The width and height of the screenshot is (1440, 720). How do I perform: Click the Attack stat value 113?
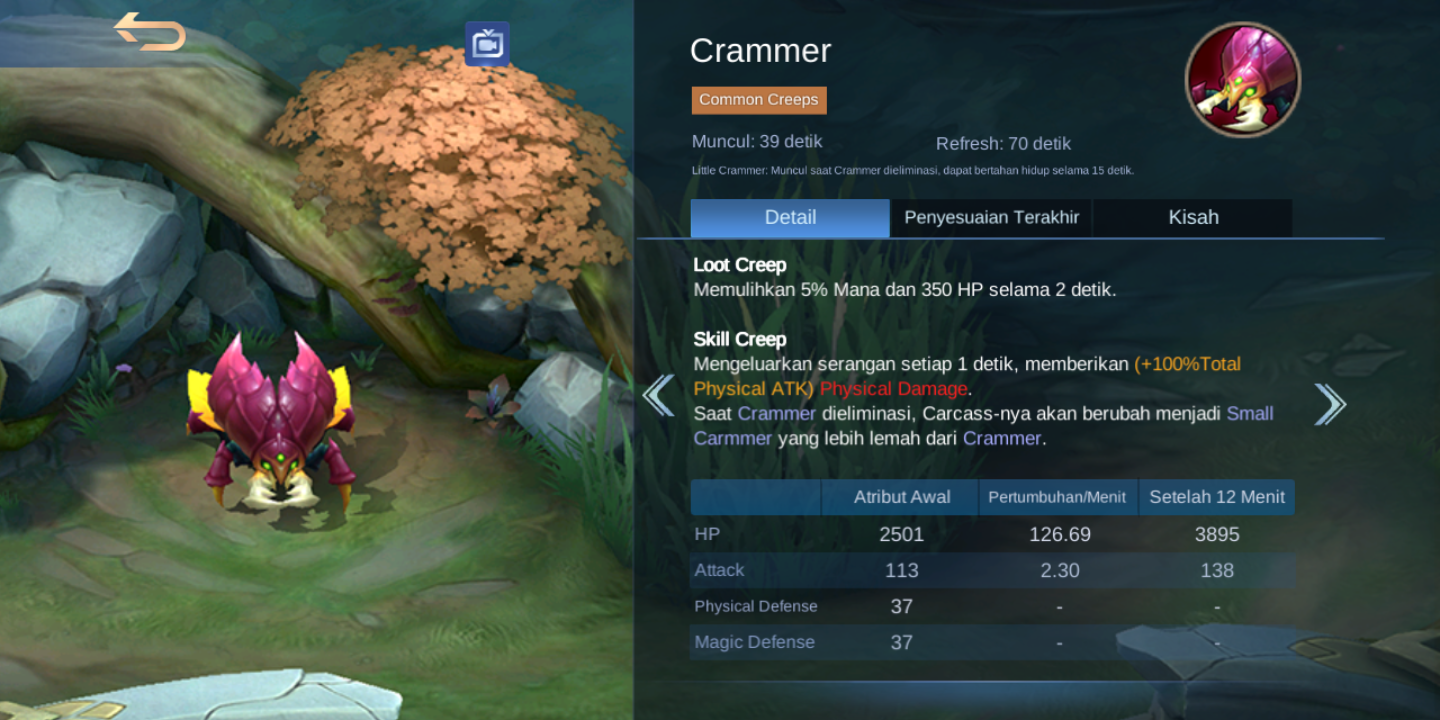901,570
